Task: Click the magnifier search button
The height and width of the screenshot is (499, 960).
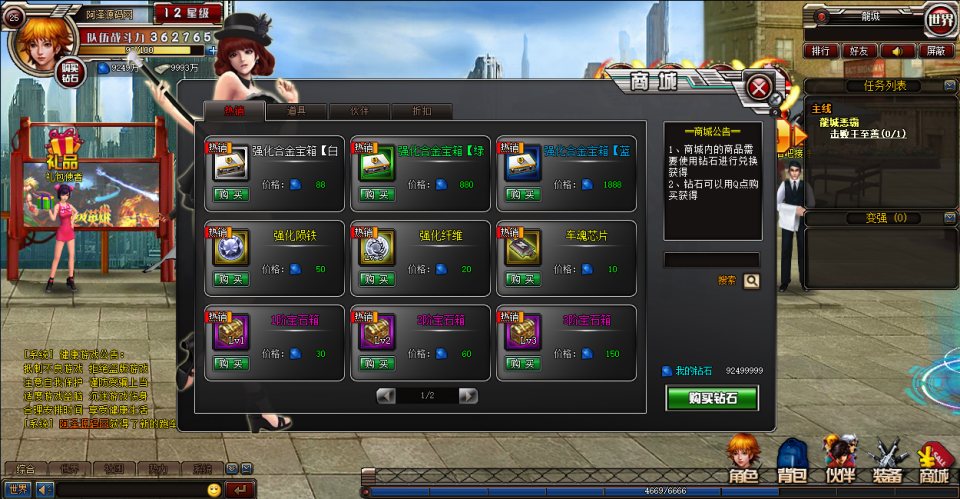Action: (751, 281)
